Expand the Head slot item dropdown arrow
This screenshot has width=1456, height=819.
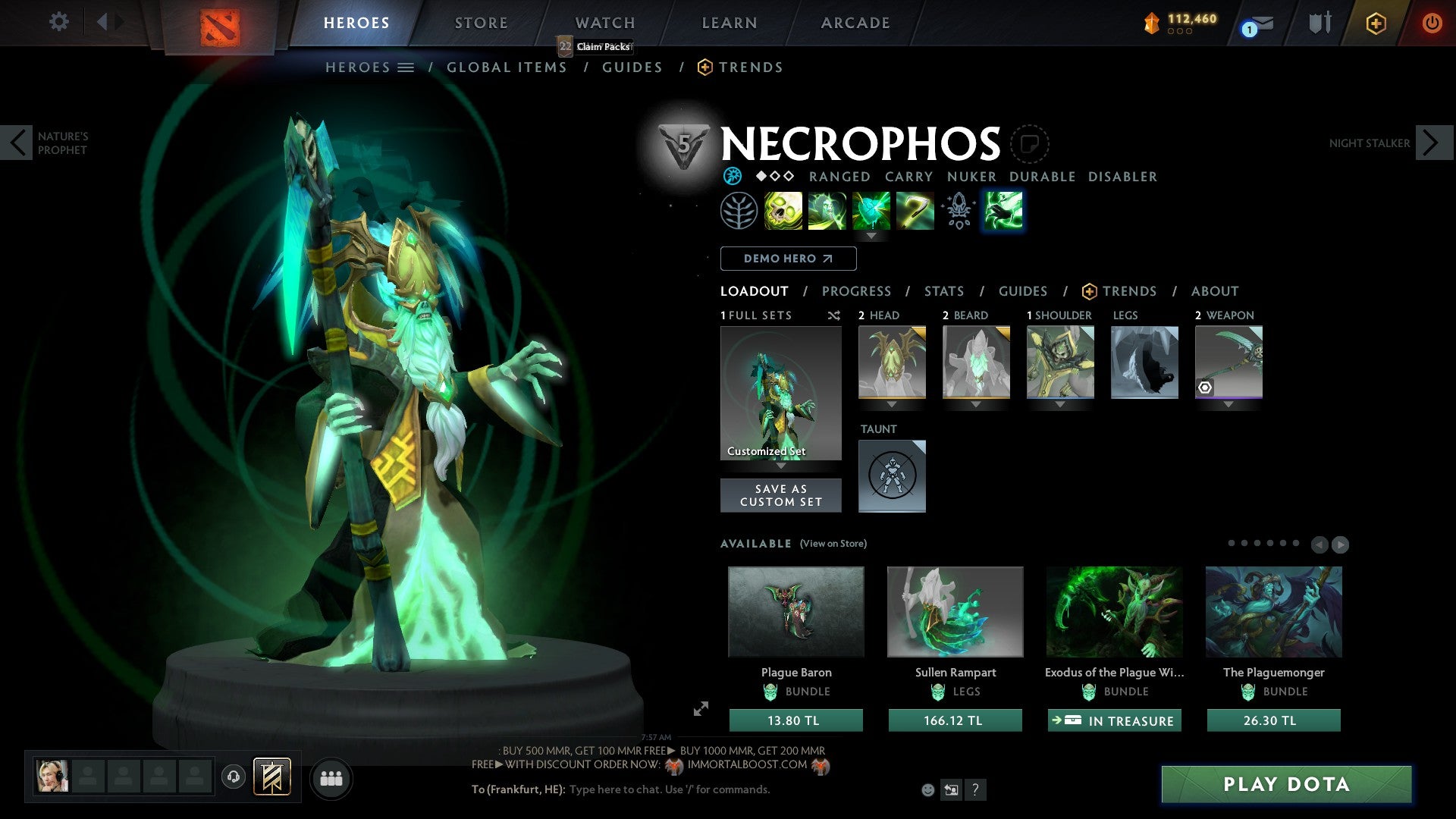coord(892,404)
